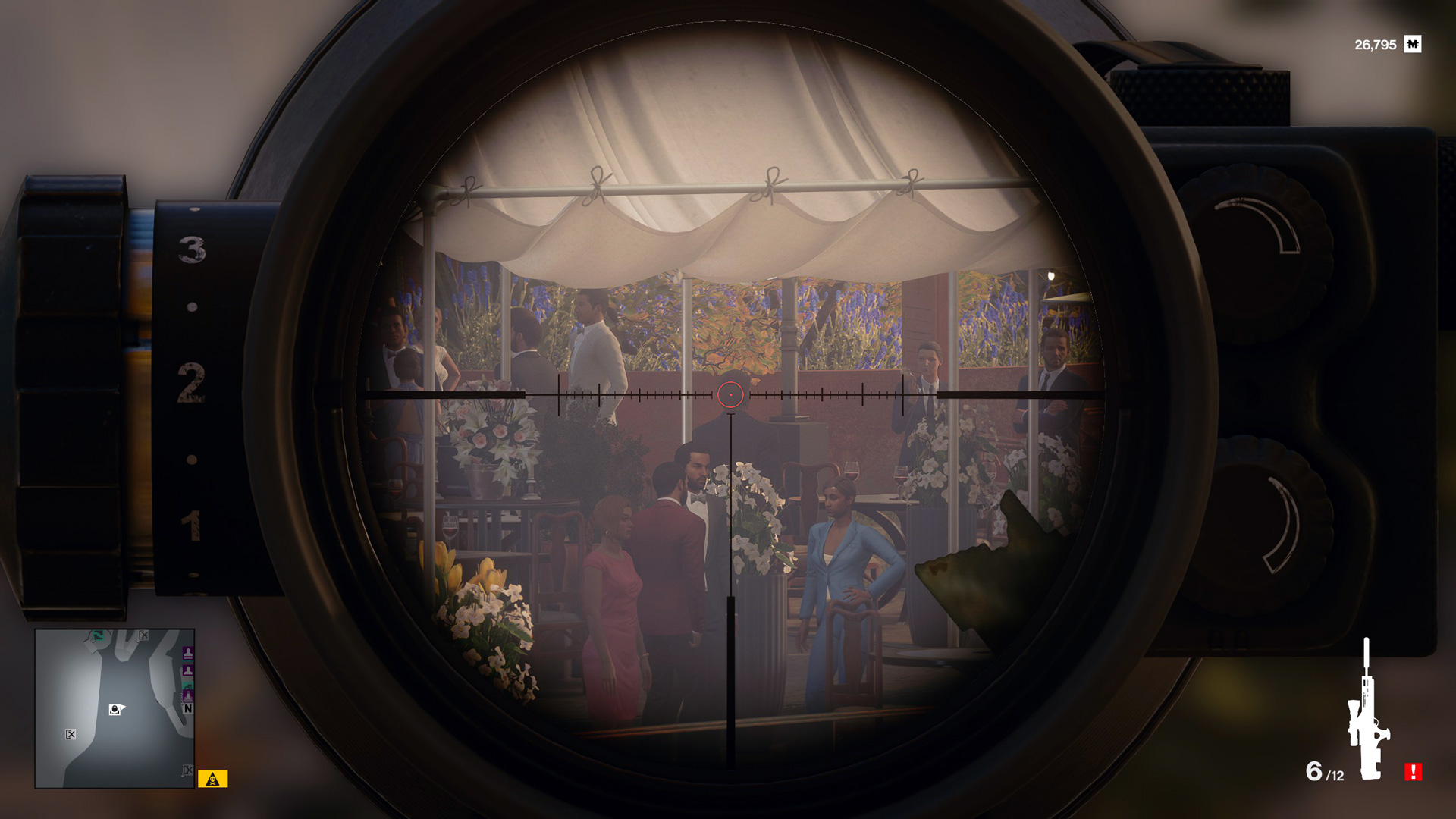1456x819 pixels.
Task: Click the red dot at the reticle center
Action: 730,393
